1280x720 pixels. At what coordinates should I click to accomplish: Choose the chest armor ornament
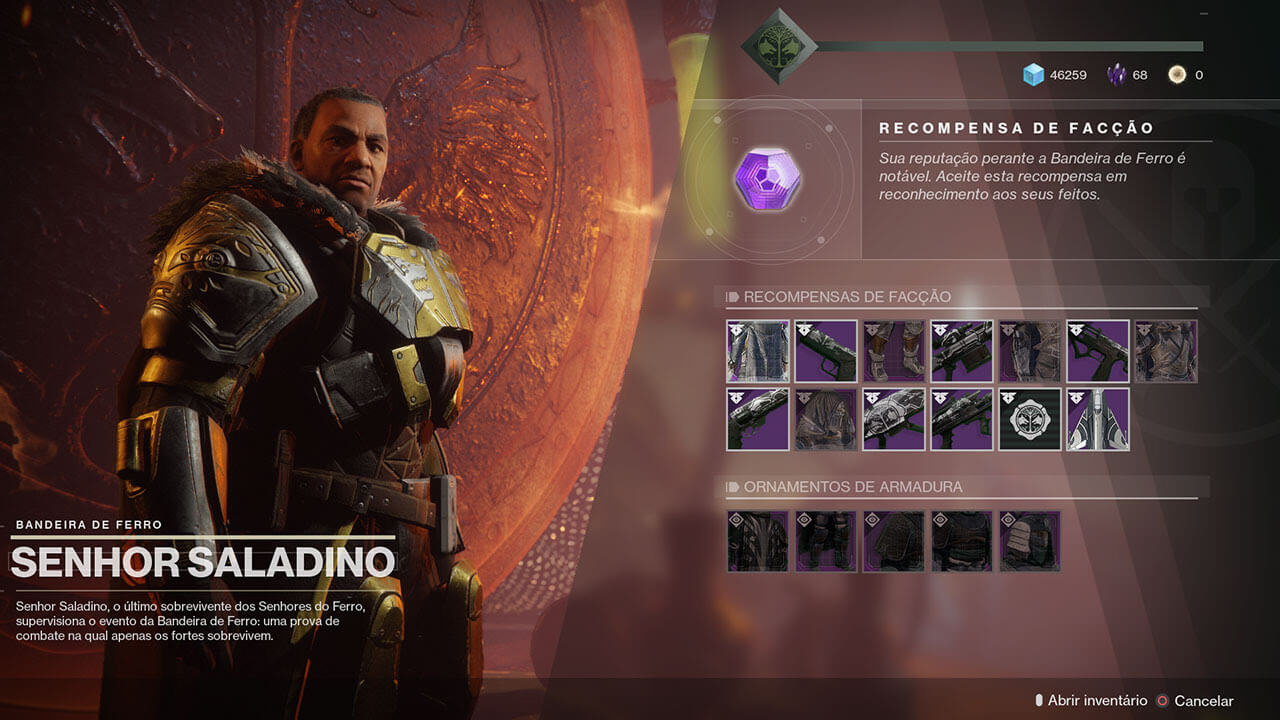(962, 541)
